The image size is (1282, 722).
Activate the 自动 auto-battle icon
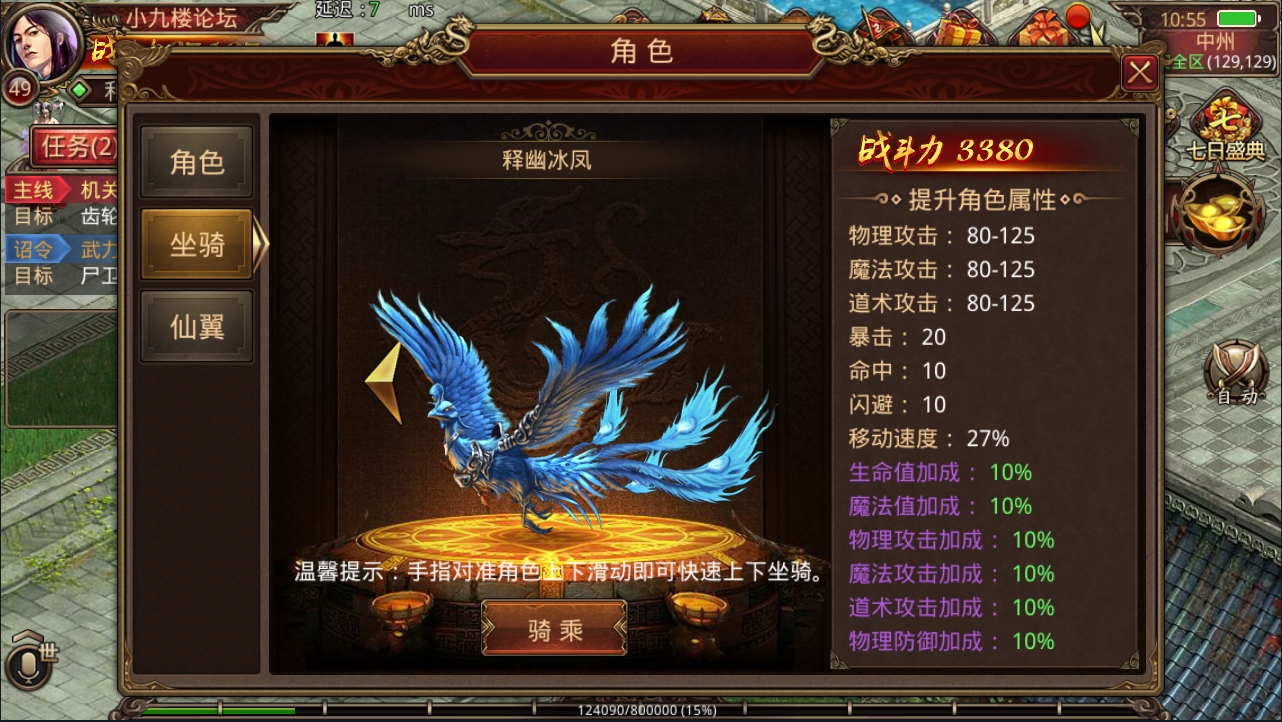coord(1236,380)
